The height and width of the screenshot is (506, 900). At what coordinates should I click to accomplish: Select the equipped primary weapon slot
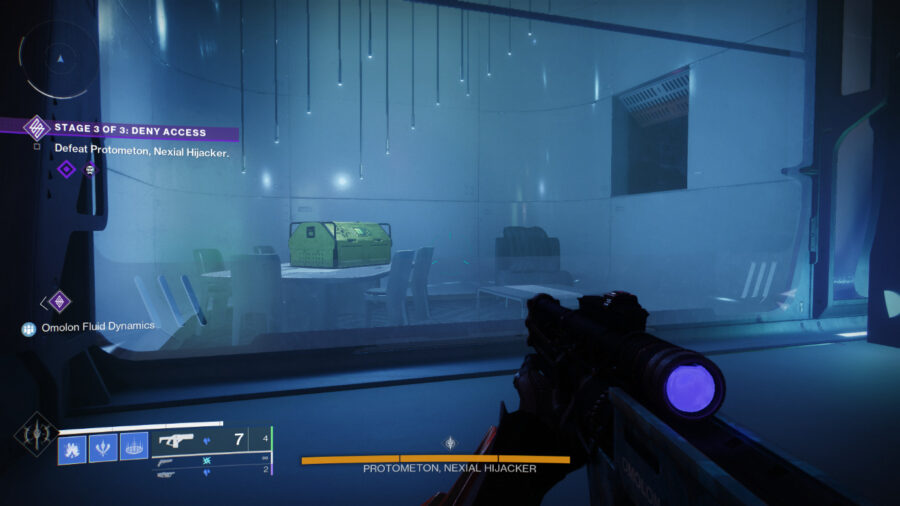[210, 439]
